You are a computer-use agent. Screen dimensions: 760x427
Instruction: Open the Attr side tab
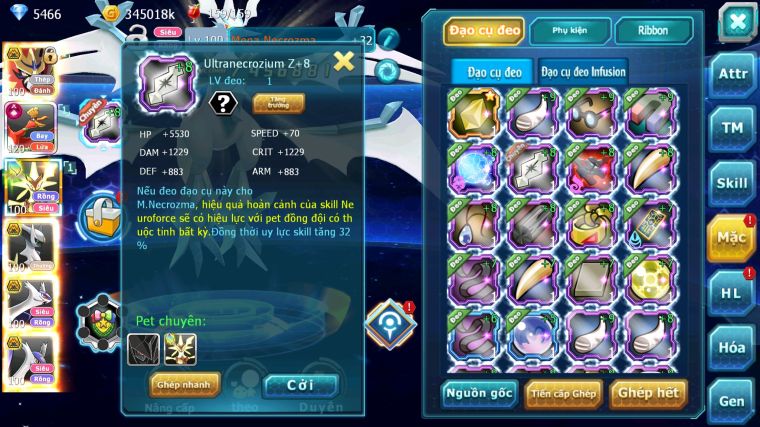click(x=733, y=74)
